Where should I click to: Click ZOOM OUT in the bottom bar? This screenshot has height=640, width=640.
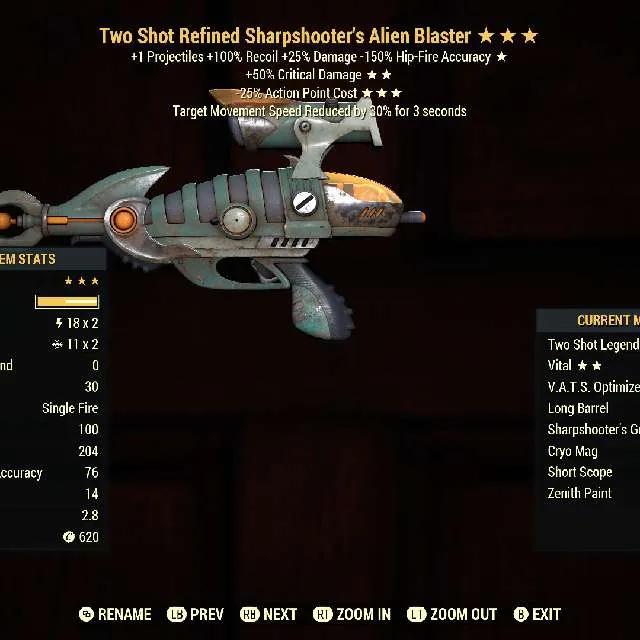pos(453,614)
